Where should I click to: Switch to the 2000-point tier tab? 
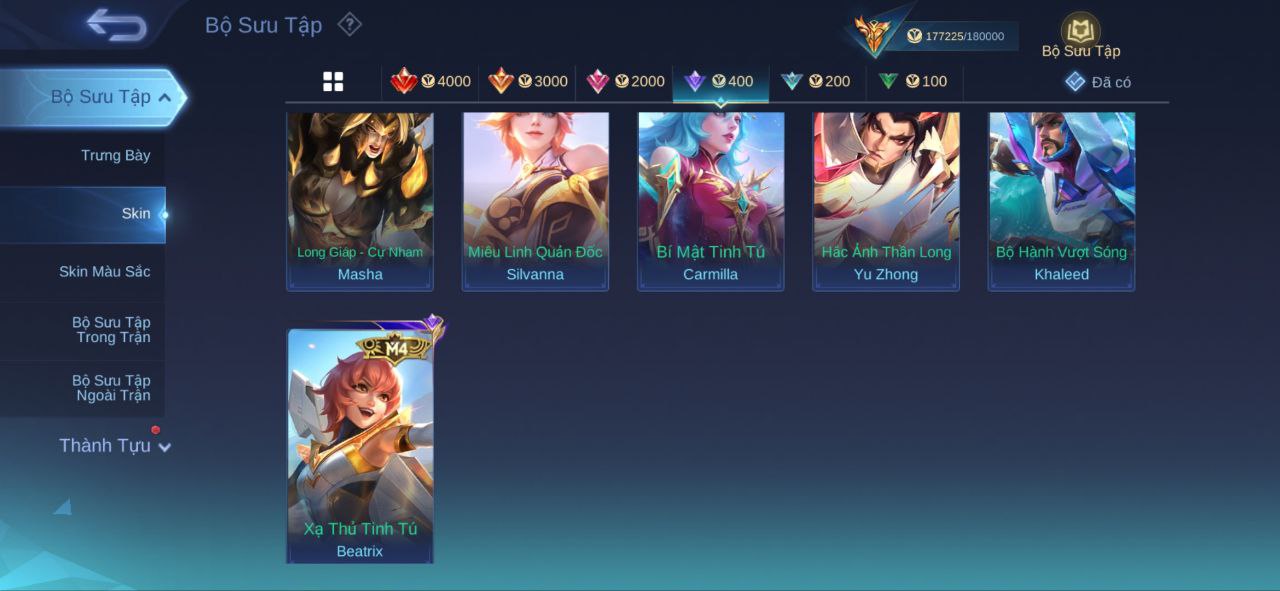[x=625, y=82]
